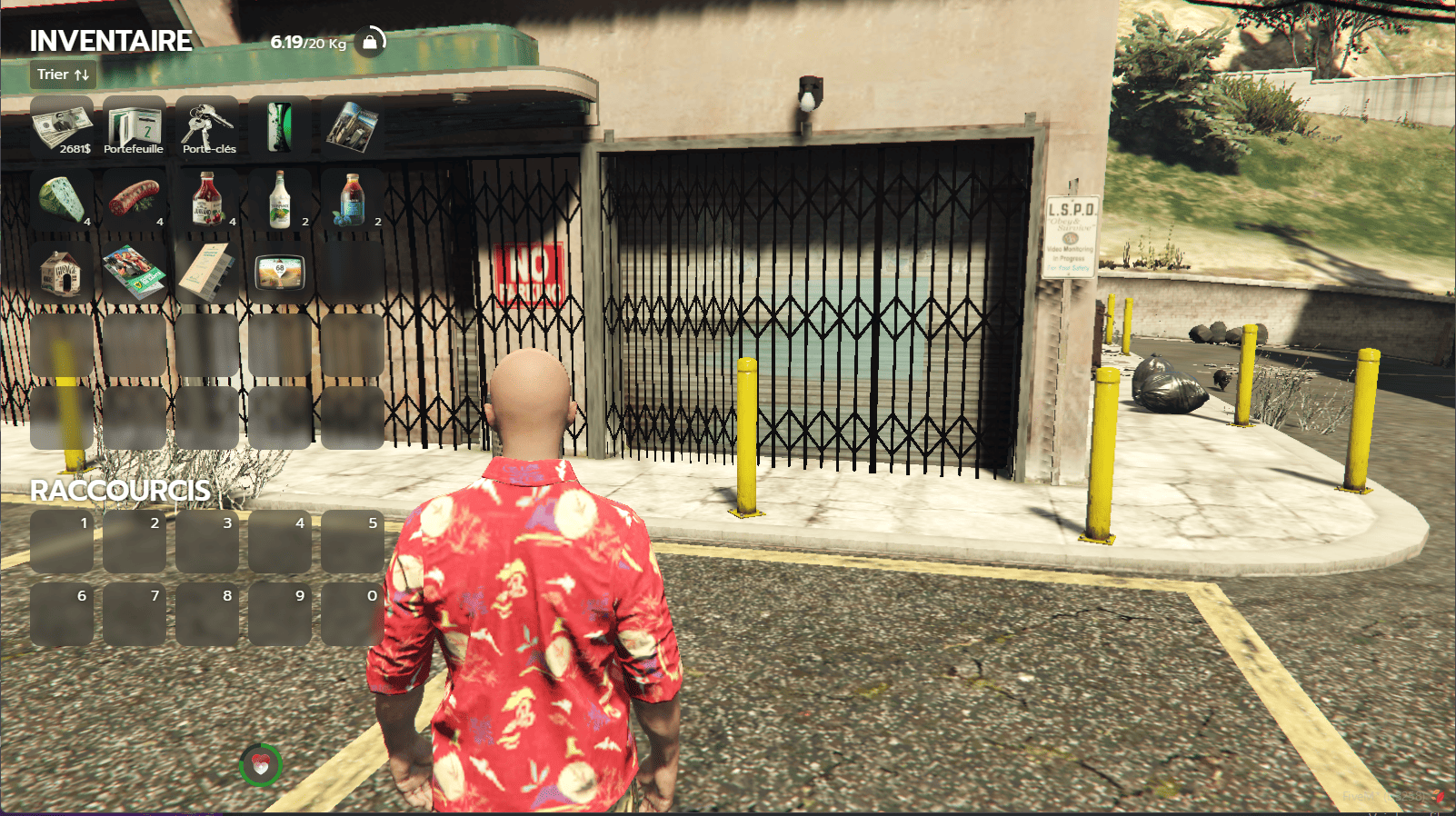Screen dimensions: 1456x816
Task: Choose the cherry juice bottle
Action: click(207, 200)
